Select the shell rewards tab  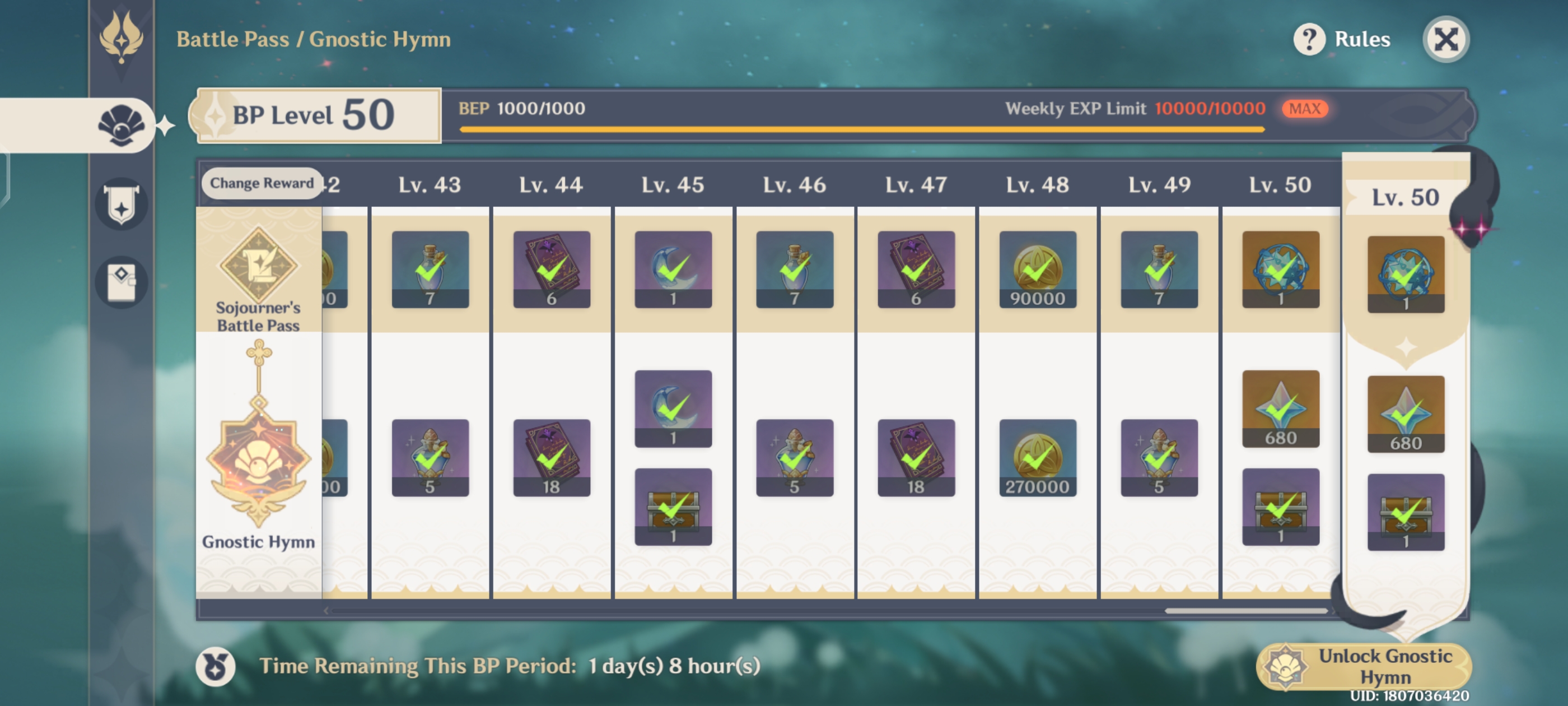pyautogui.click(x=122, y=125)
